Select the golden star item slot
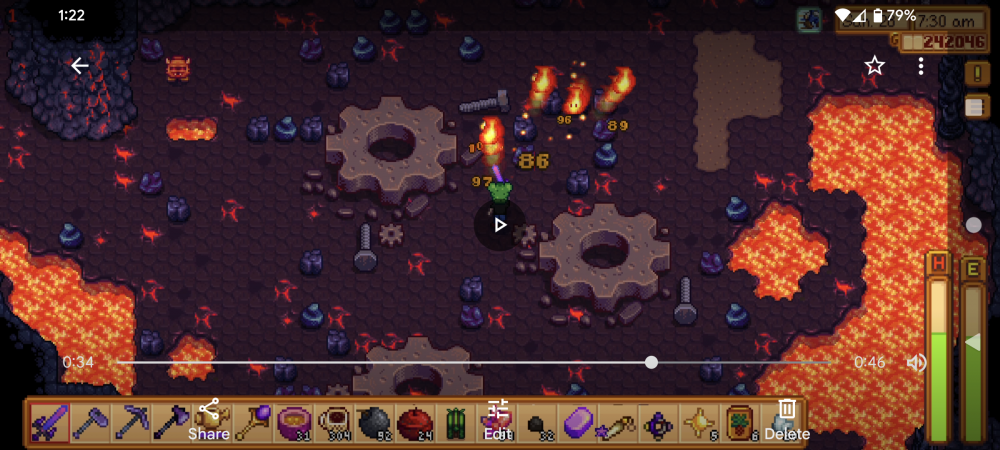1000x450 pixels. [698, 422]
